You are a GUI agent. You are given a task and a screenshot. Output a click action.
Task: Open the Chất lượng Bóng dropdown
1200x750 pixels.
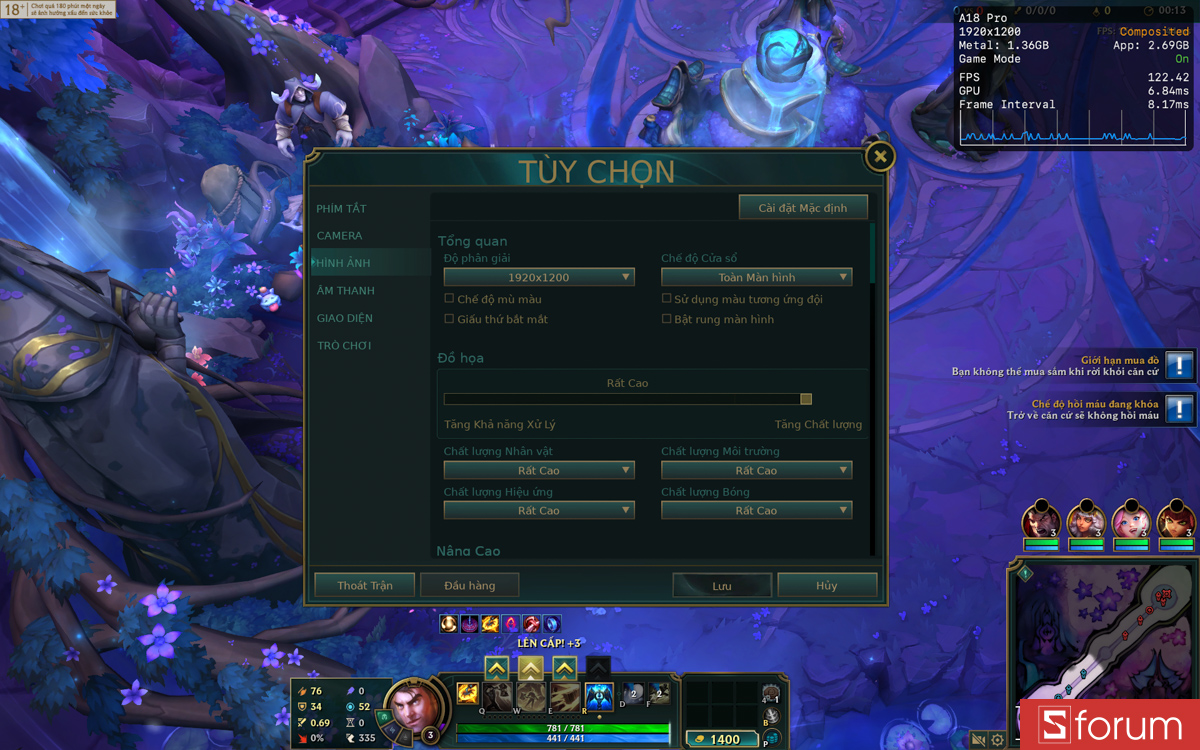756,511
